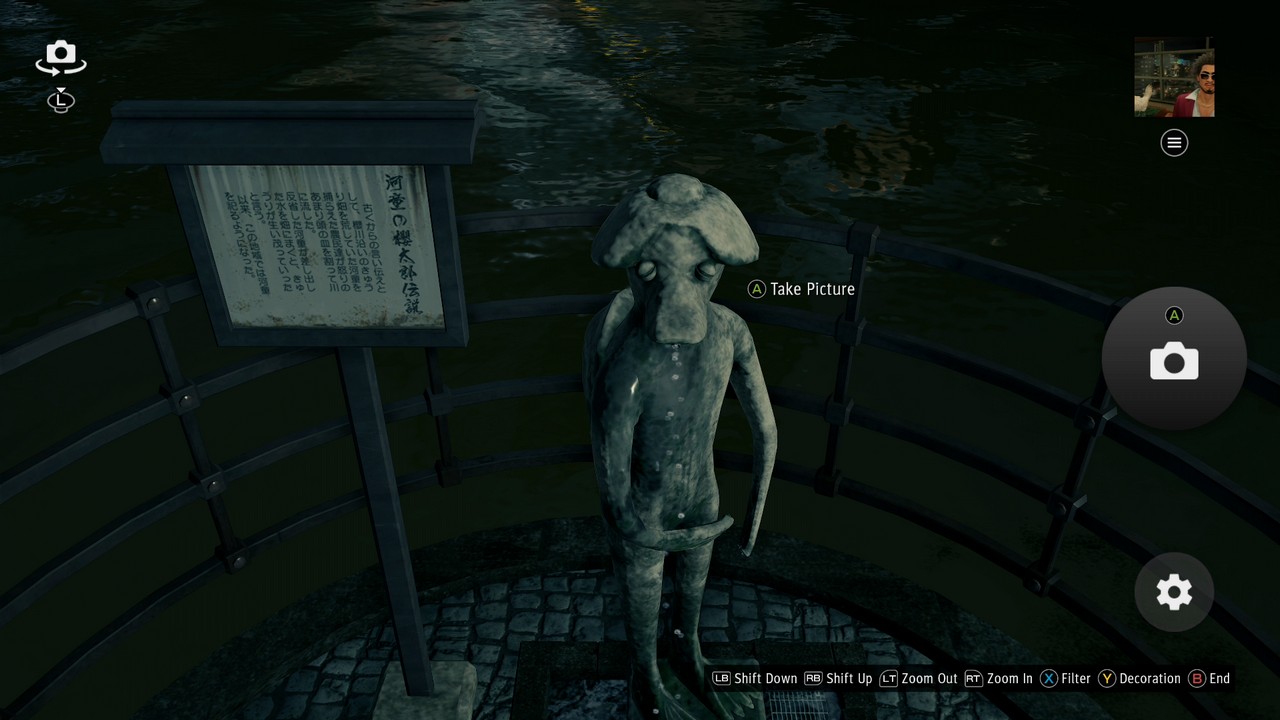The width and height of the screenshot is (1280, 720).
Task: Click the Y button icon beside Decoration
Action: click(1107, 678)
